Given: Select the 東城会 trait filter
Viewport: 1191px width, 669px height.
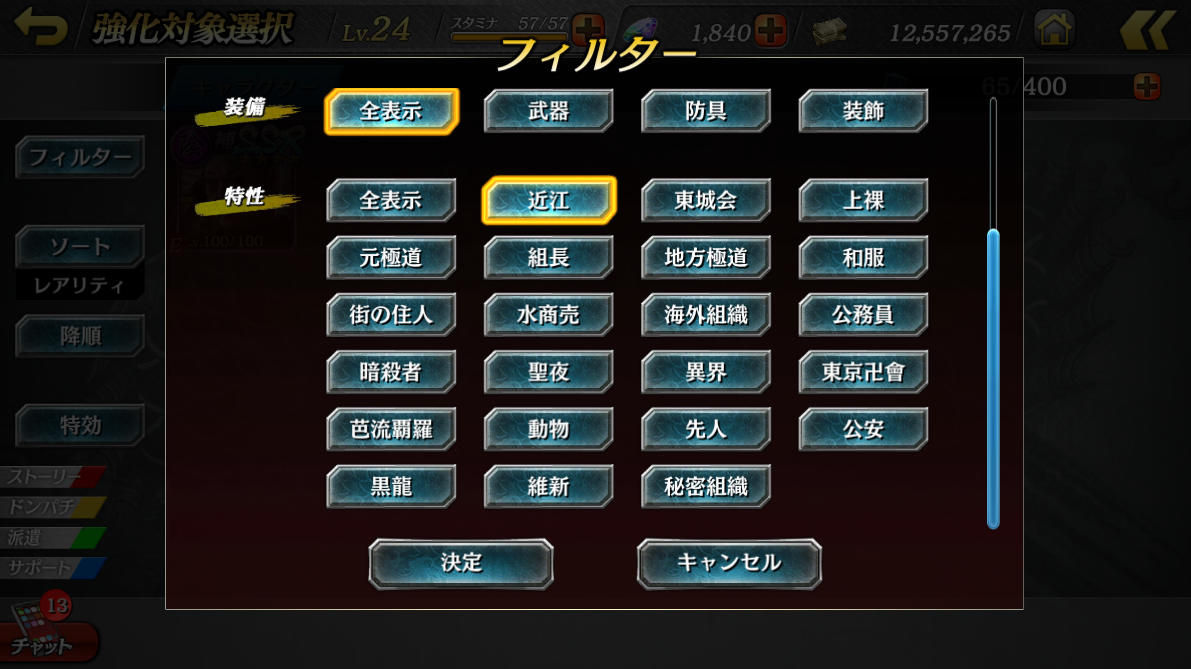Looking at the screenshot, I should [706, 201].
